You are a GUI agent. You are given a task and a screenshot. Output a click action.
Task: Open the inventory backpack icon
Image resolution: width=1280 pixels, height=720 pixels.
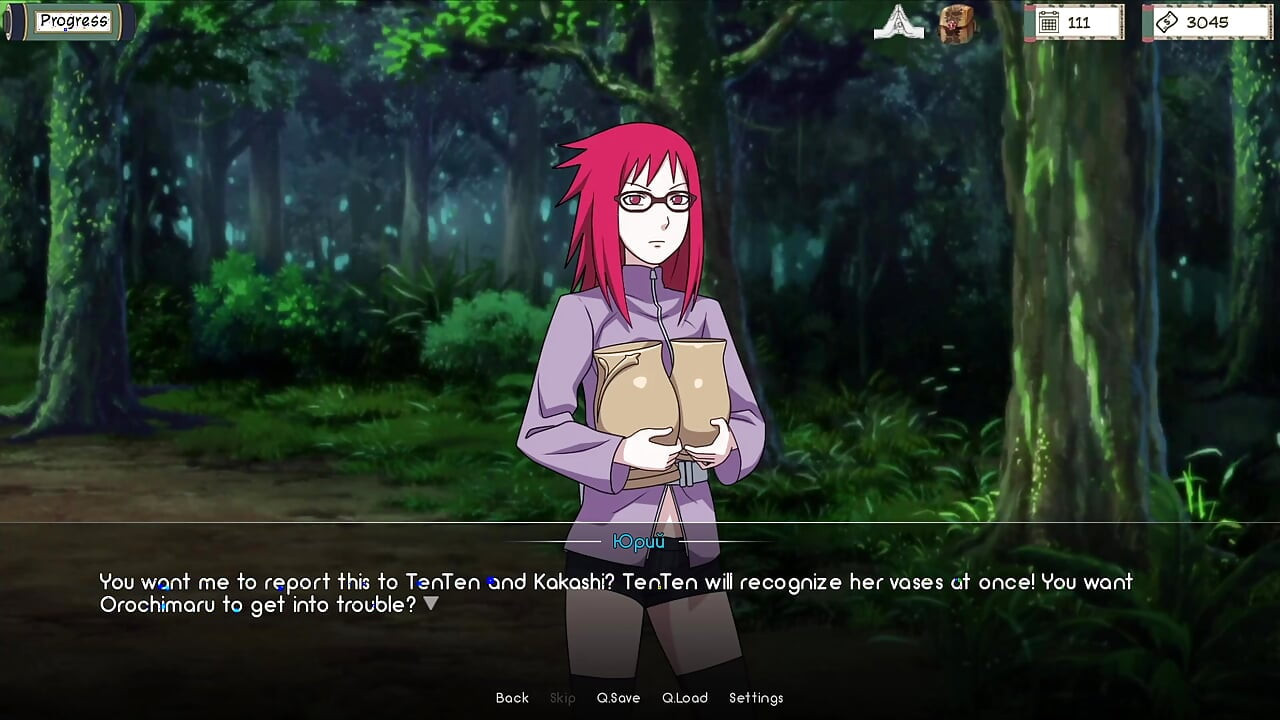pyautogui.click(x=955, y=21)
